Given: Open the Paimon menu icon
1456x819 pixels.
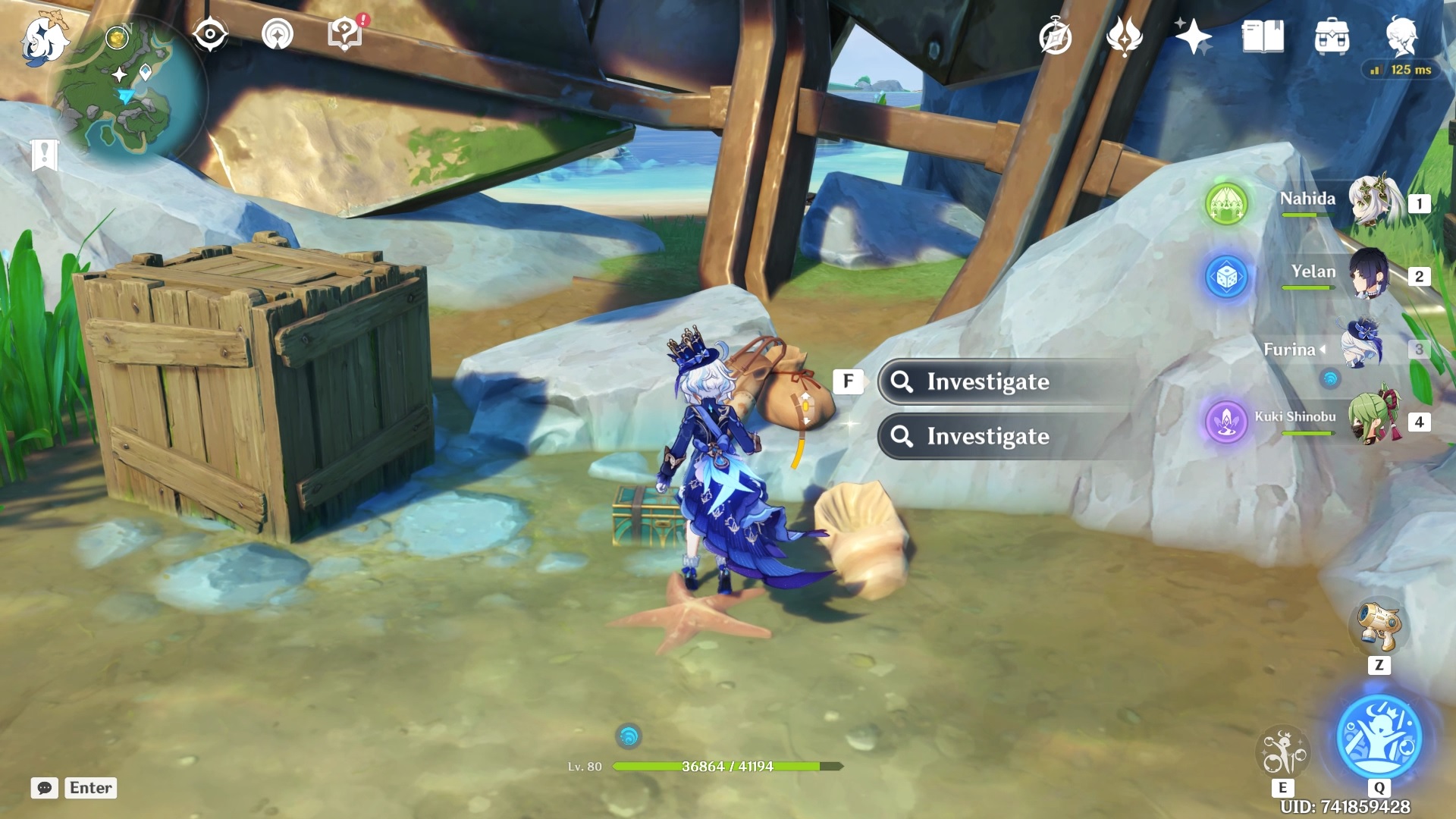Looking at the screenshot, I should pos(44,39).
